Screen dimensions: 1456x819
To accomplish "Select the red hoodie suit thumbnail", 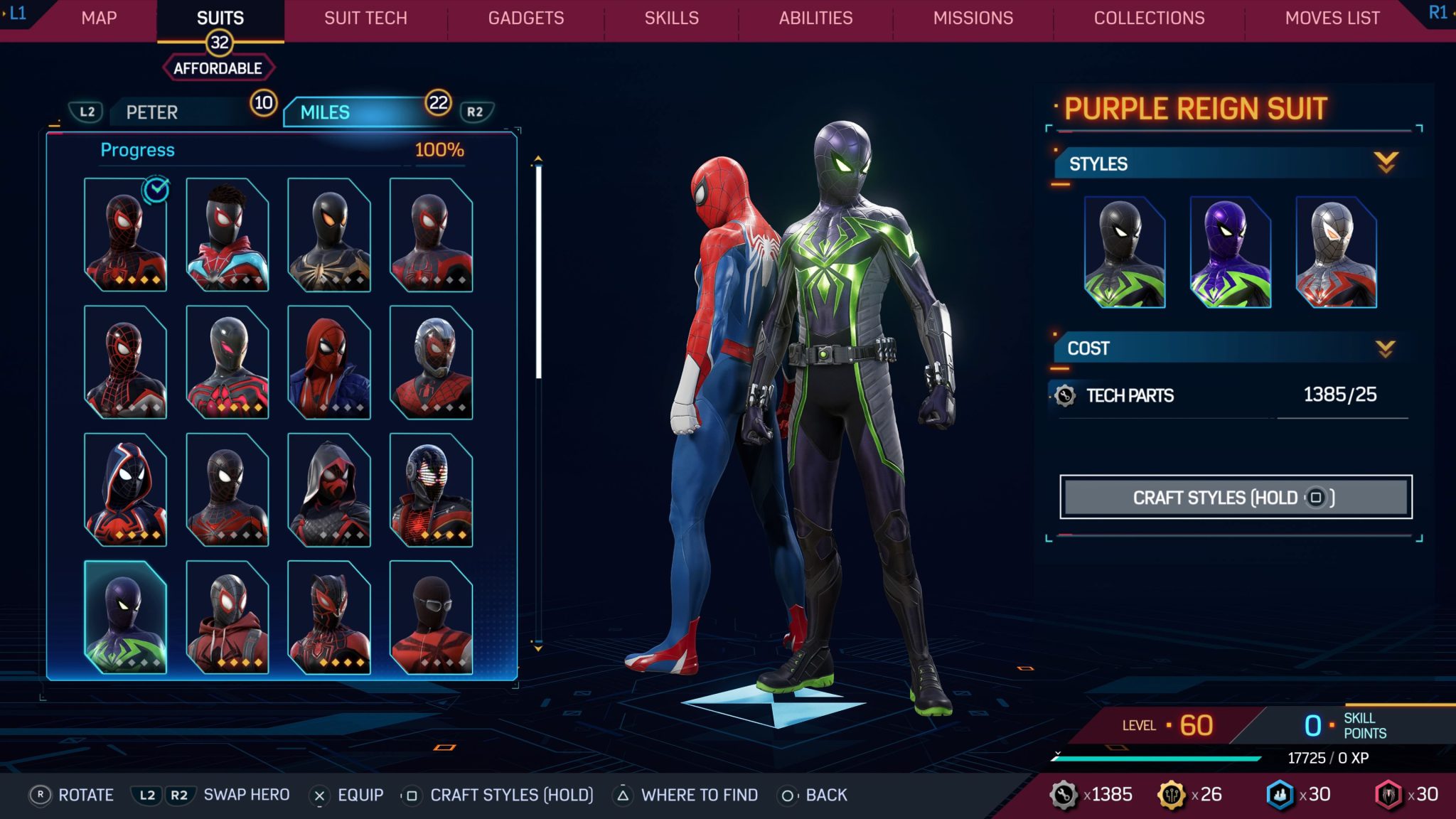I will click(227, 617).
